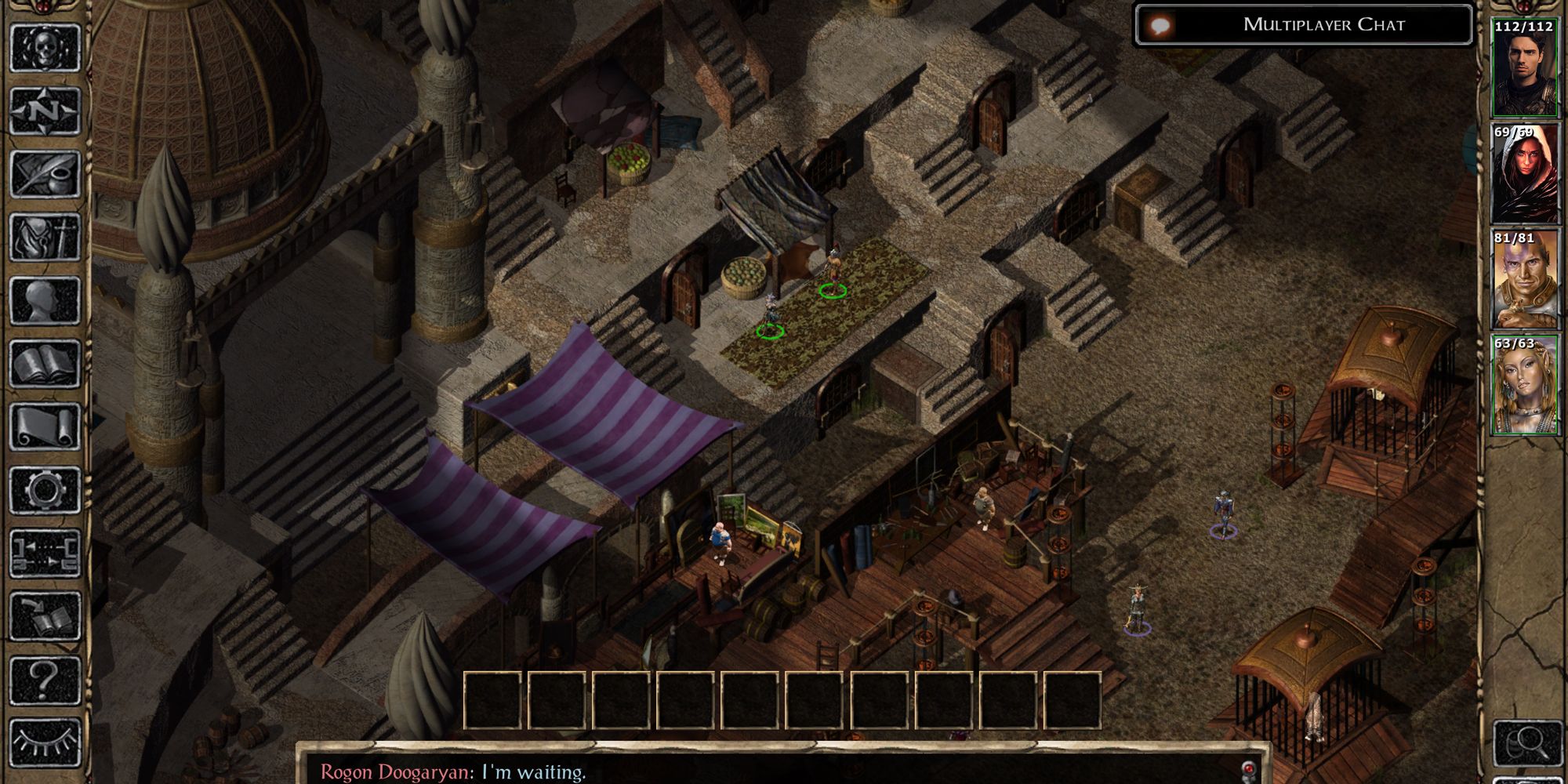This screenshot has width=1568, height=784.
Task: Open the Multiplayer Chat panel
Action: pos(1303,25)
